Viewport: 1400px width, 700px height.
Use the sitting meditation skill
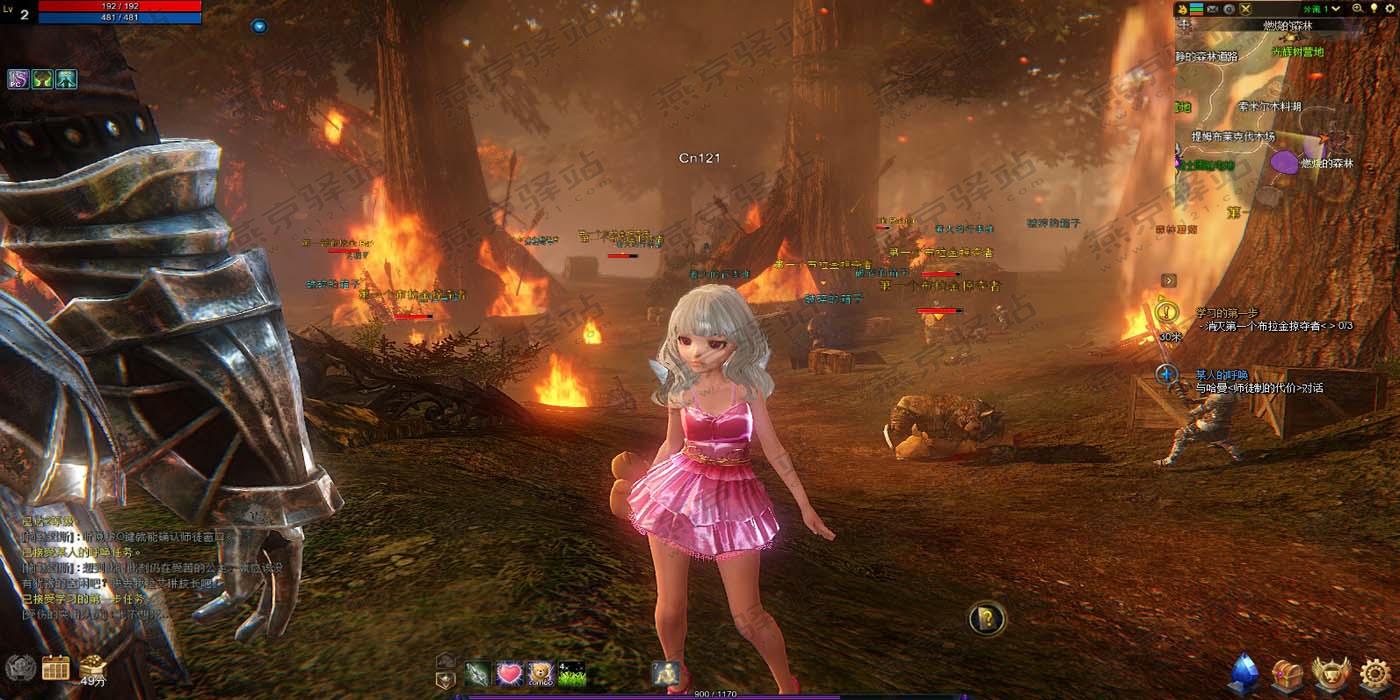click(x=665, y=673)
